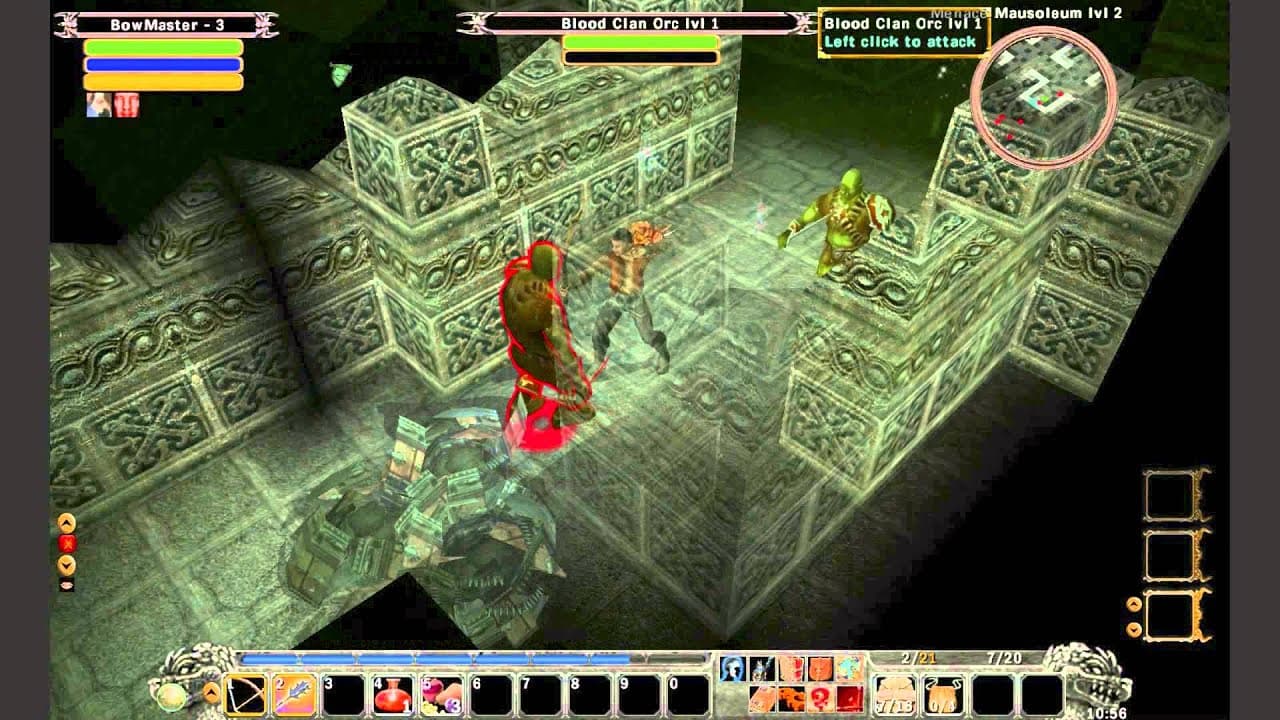Screen dimensions: 1280x720
Task: Open the red question mark help icon
Action: (820, 699)
